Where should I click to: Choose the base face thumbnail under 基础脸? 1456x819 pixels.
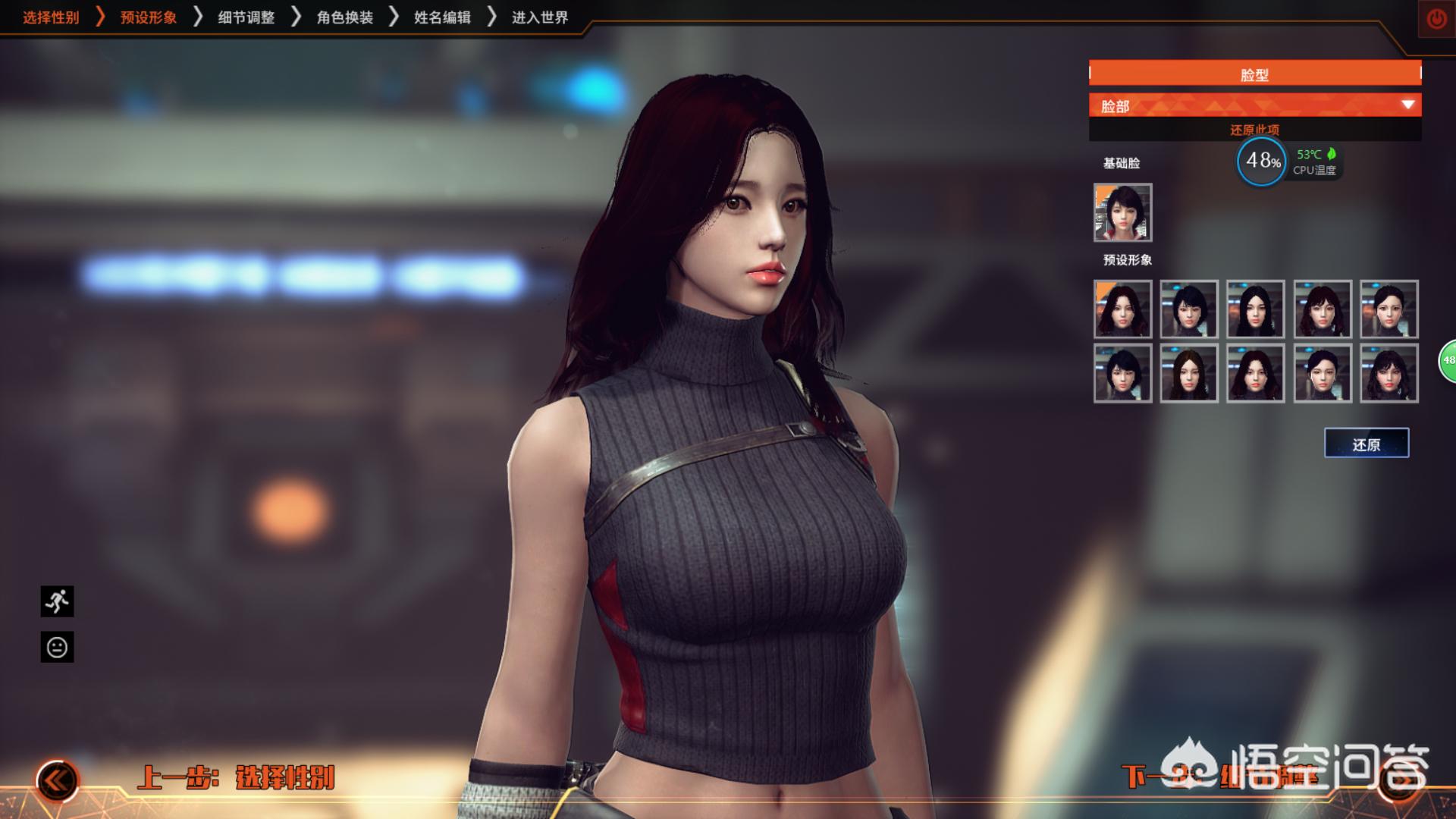point(1122,212)
